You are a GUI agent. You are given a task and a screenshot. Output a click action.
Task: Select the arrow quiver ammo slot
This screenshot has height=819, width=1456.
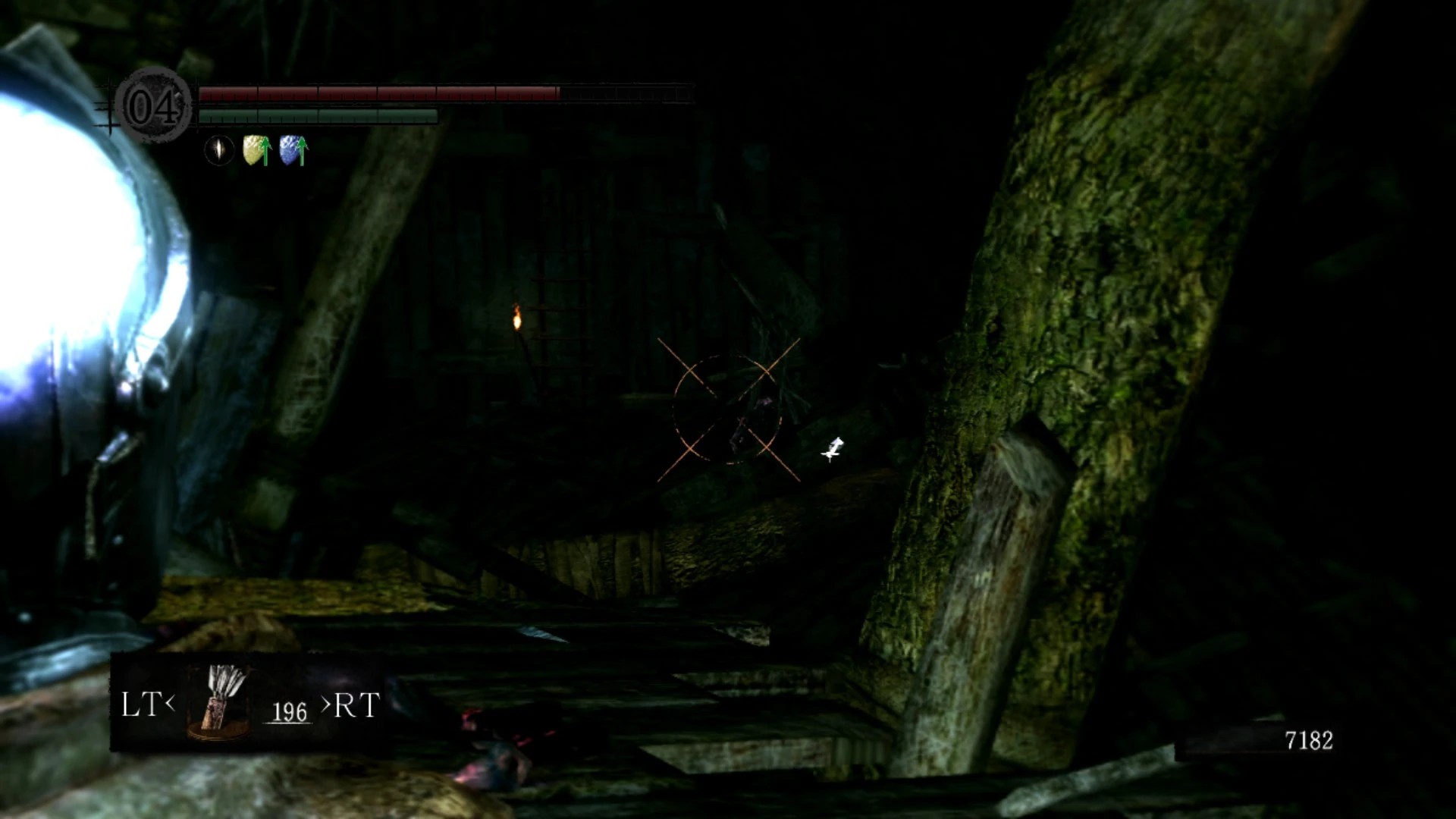click(x=220, y=702)
